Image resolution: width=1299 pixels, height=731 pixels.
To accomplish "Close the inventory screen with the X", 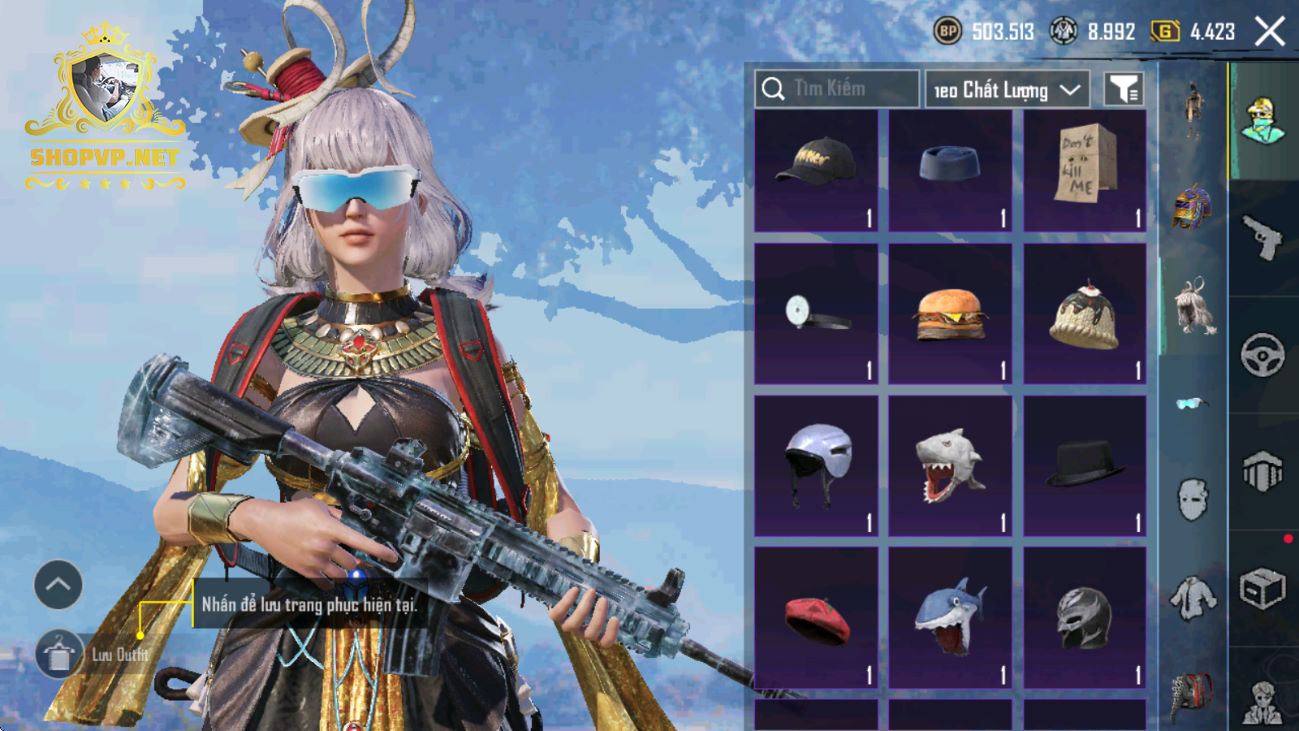I will 1270,31.
